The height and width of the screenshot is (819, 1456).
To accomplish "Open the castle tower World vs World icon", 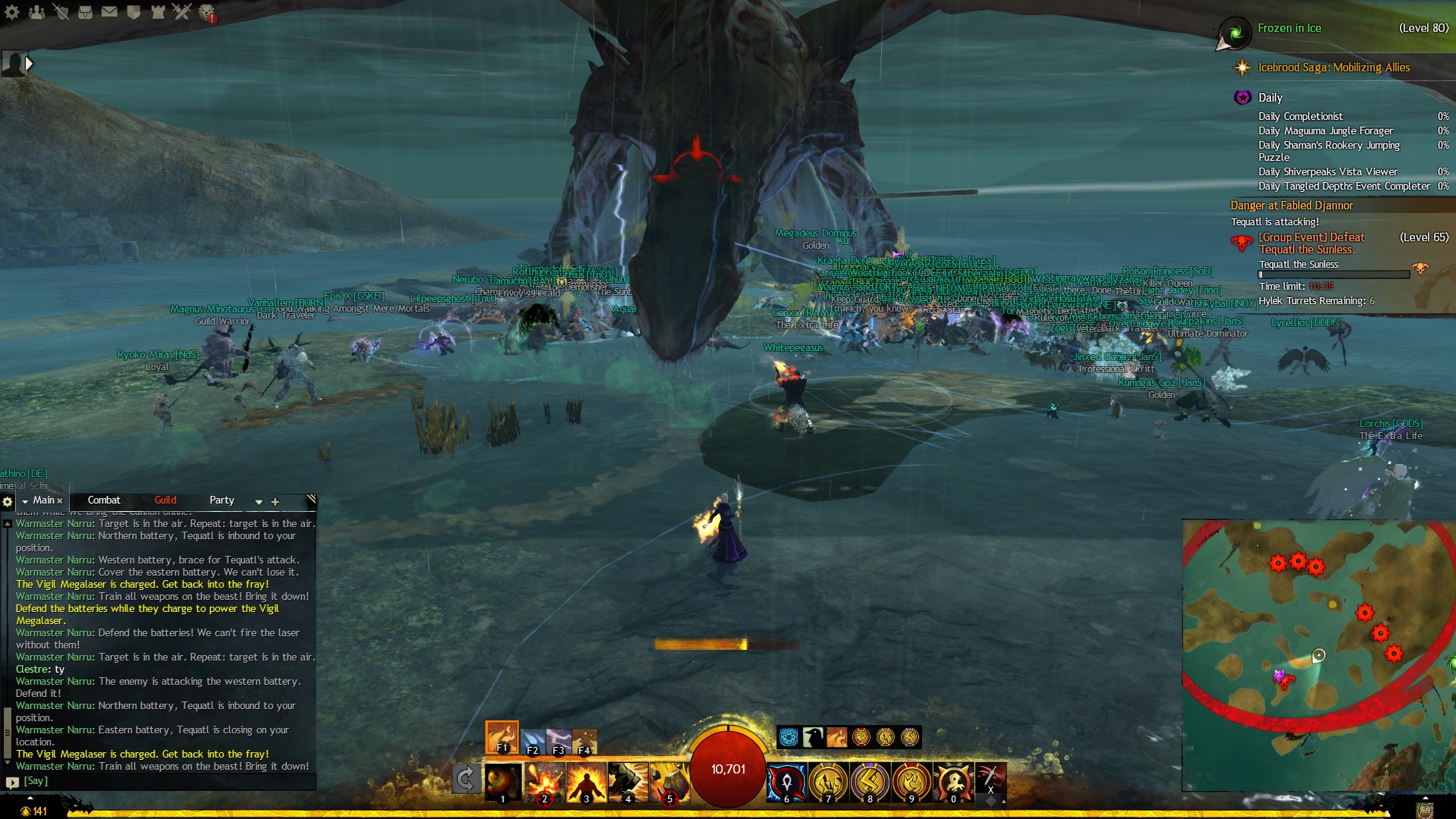I will point(158,11).
